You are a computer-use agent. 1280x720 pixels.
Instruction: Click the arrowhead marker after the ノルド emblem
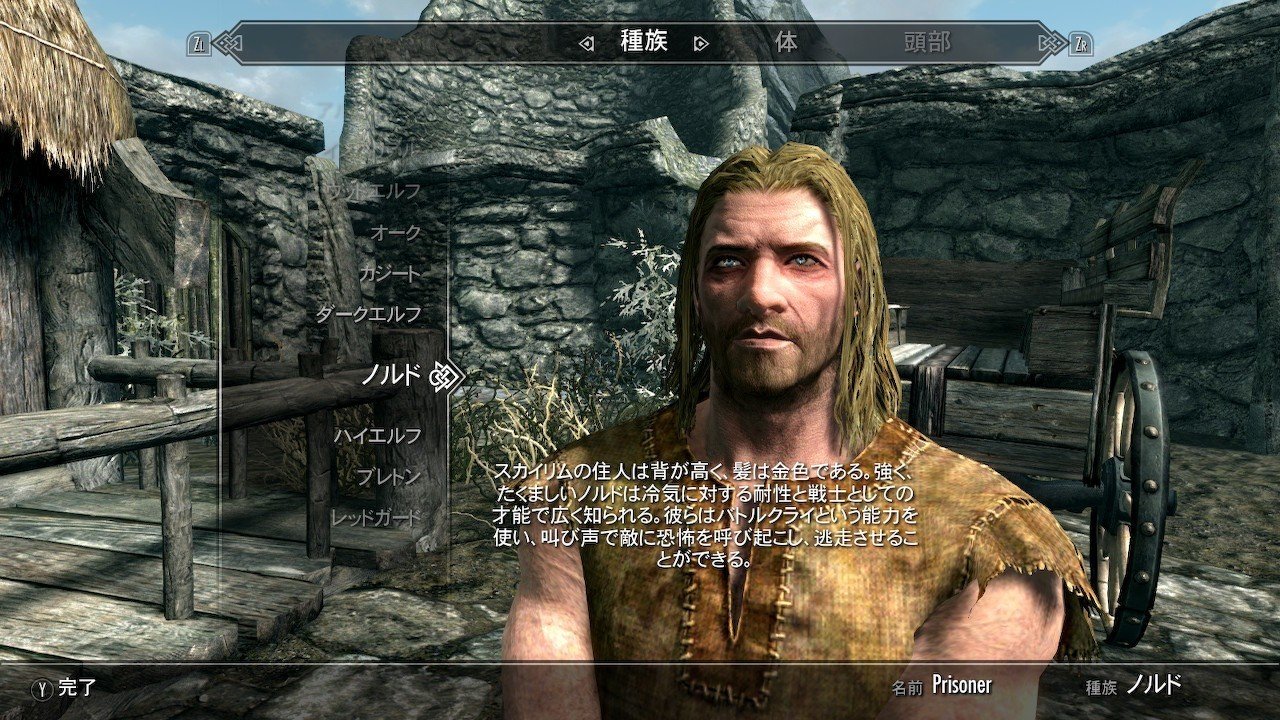coord(458,375)
